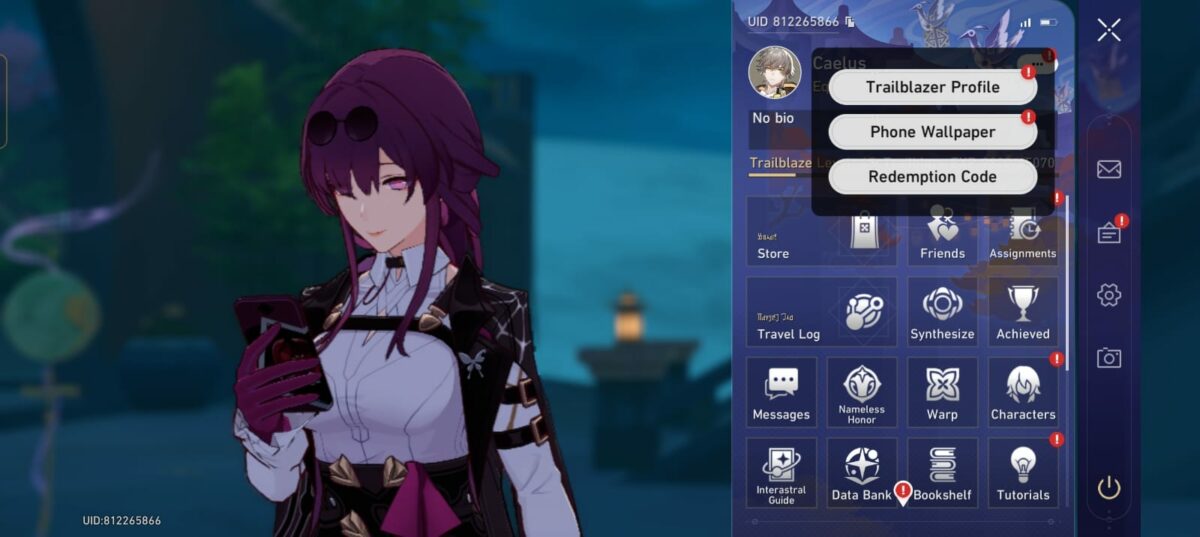Open the Interastral Guide
This screenshot has width=1200, height=537.
pyautogui.click(x=781, y=473)
